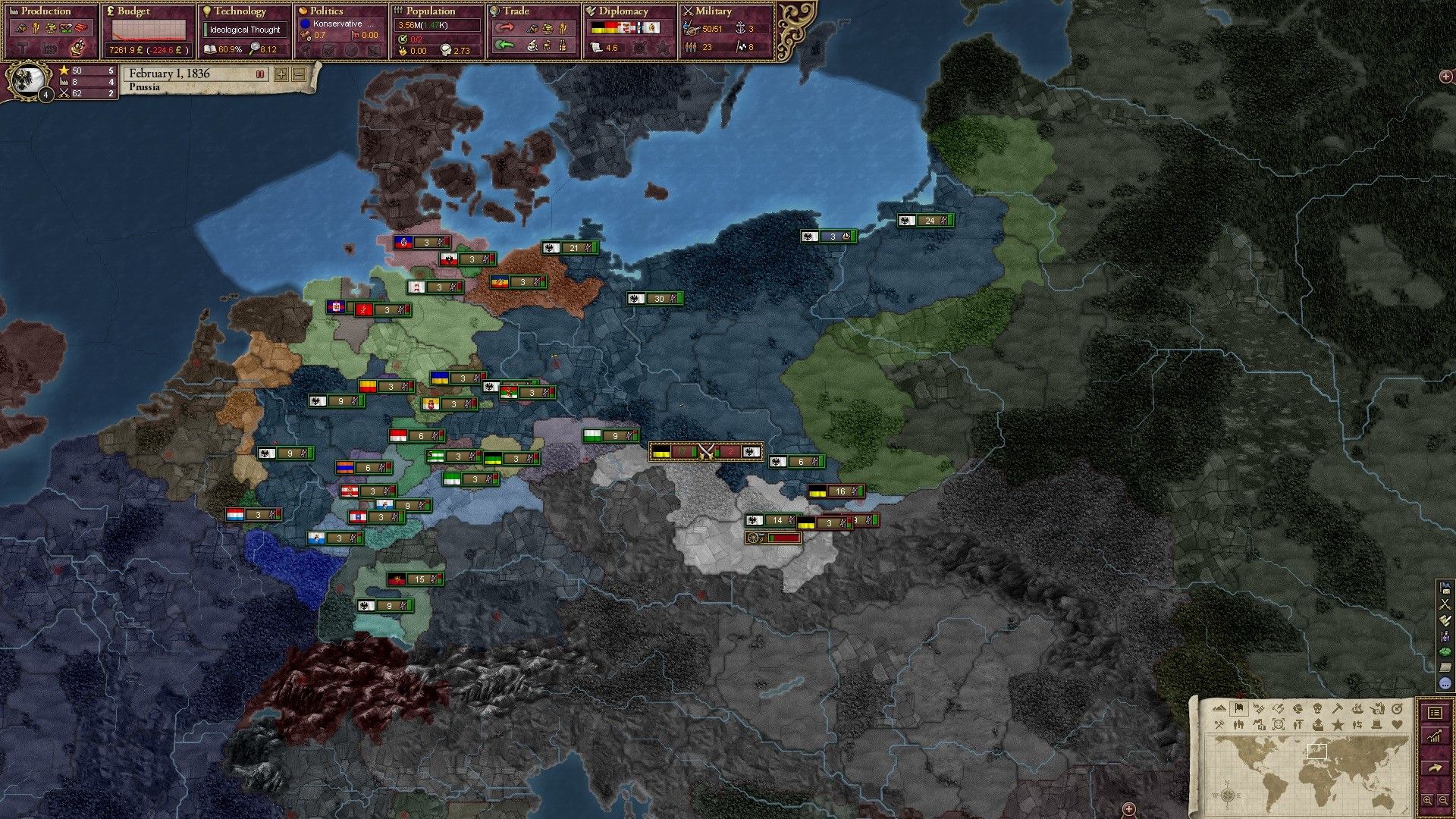Select the sphere of influence mapmode icon
Image resolution: width=1456 pixels, height=819 pixels.
click(1279, 725)
